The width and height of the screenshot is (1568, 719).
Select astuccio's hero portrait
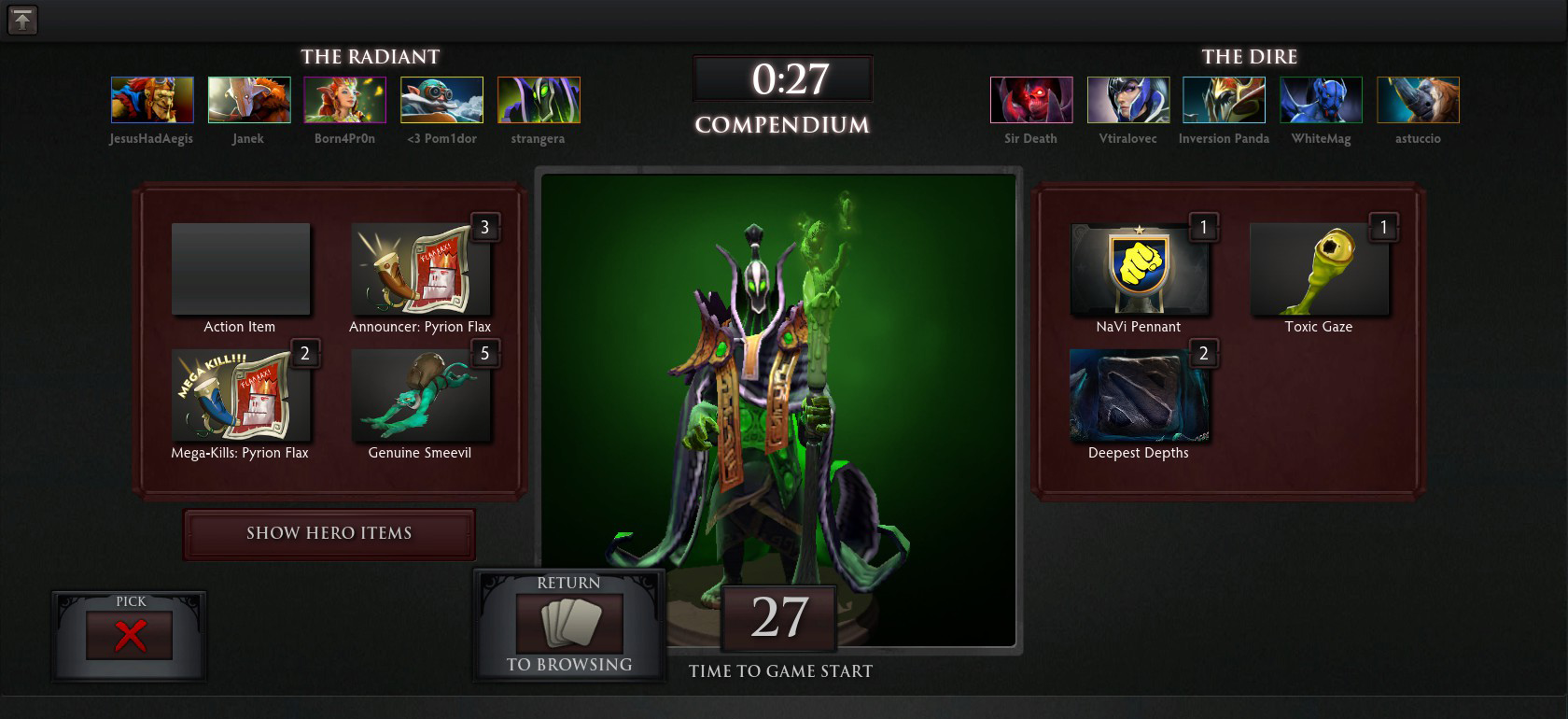tap(1418, 100)
